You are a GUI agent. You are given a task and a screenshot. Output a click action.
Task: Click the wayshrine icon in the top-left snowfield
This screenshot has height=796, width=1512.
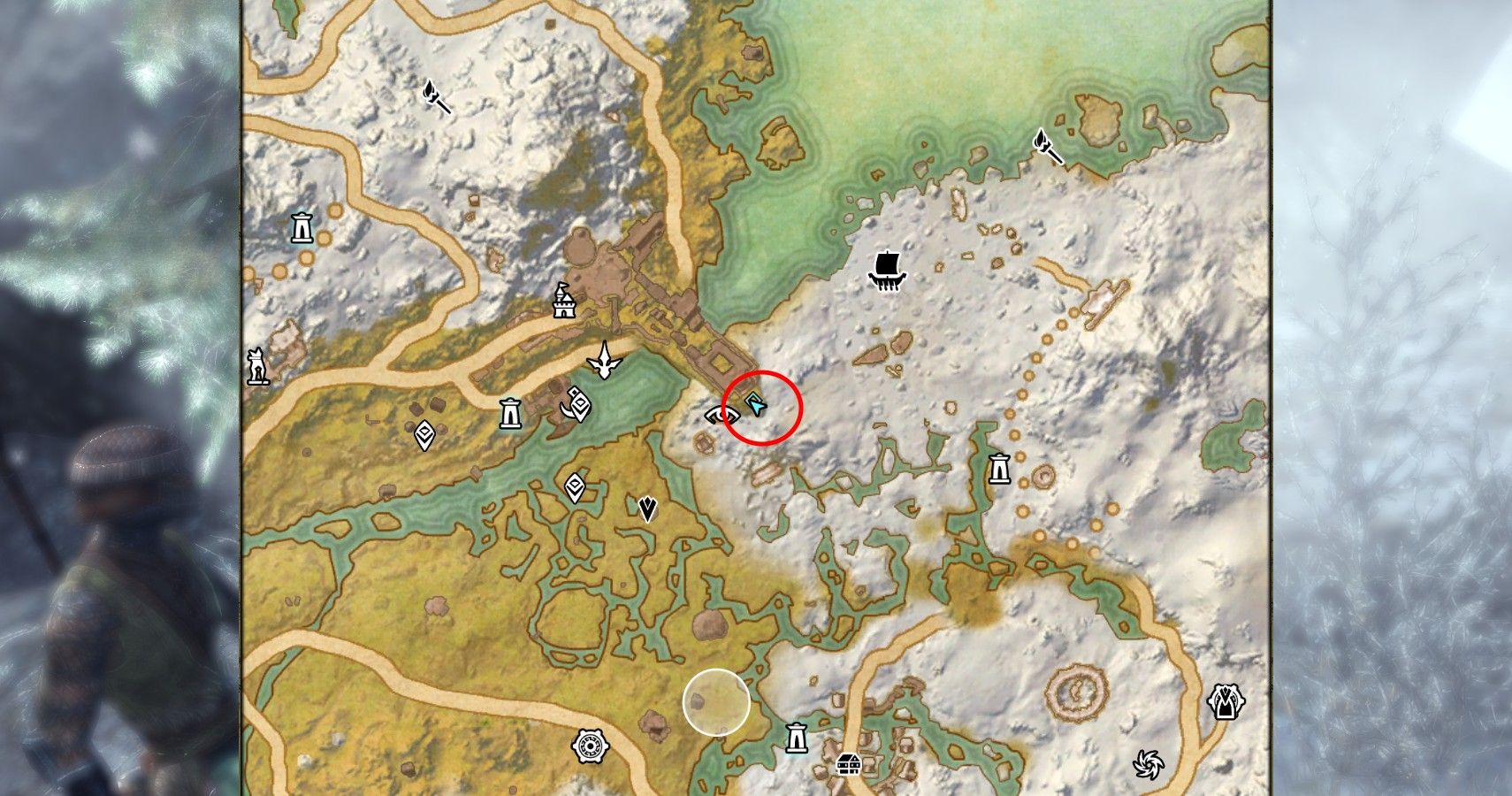(301, 227)
